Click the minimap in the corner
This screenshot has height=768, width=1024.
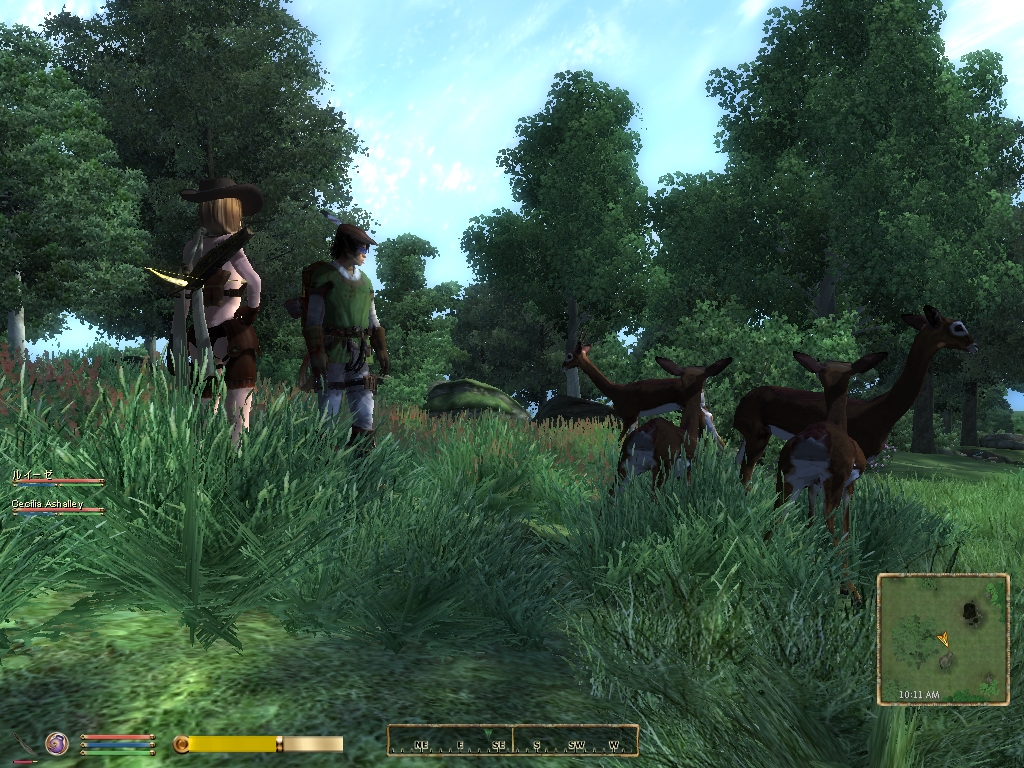coord(943,639)
